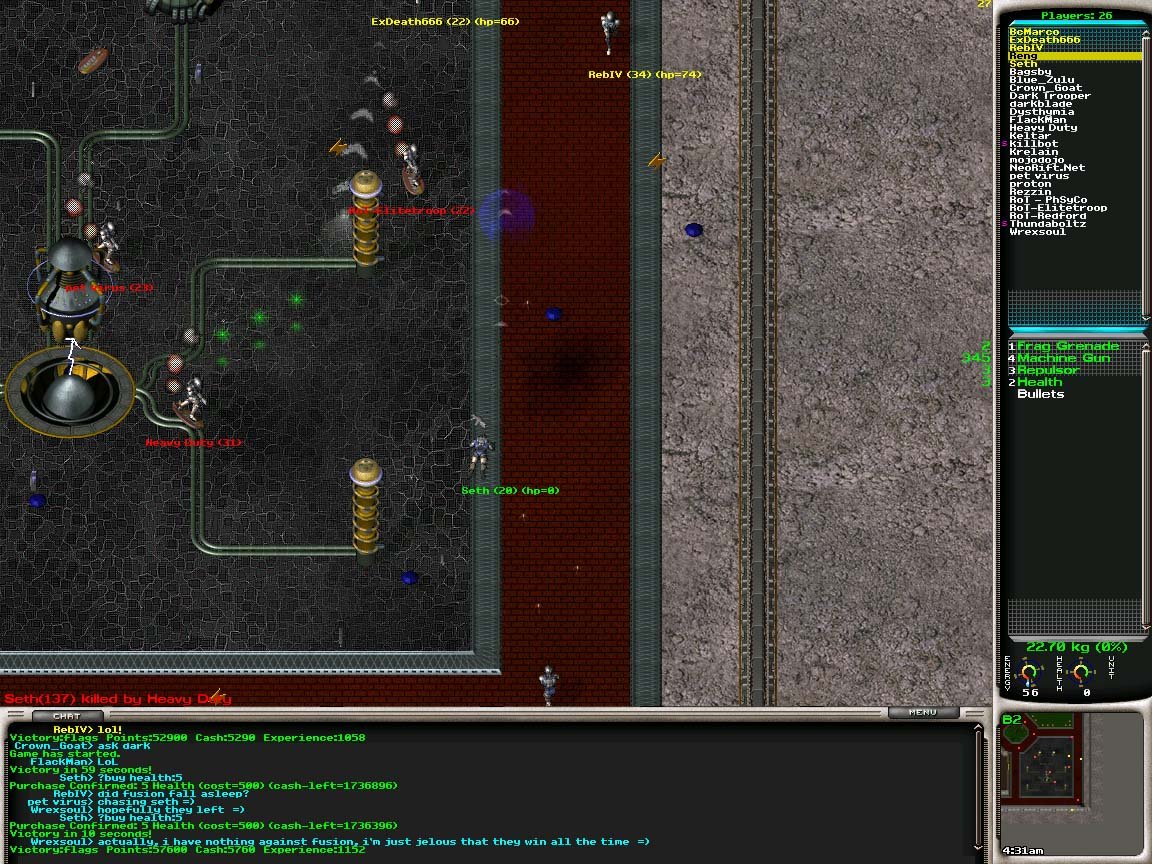This screenshot has width=1152, height=864.
Task: Pick ExDeath666 from the player list
Action: [1044, 40]
